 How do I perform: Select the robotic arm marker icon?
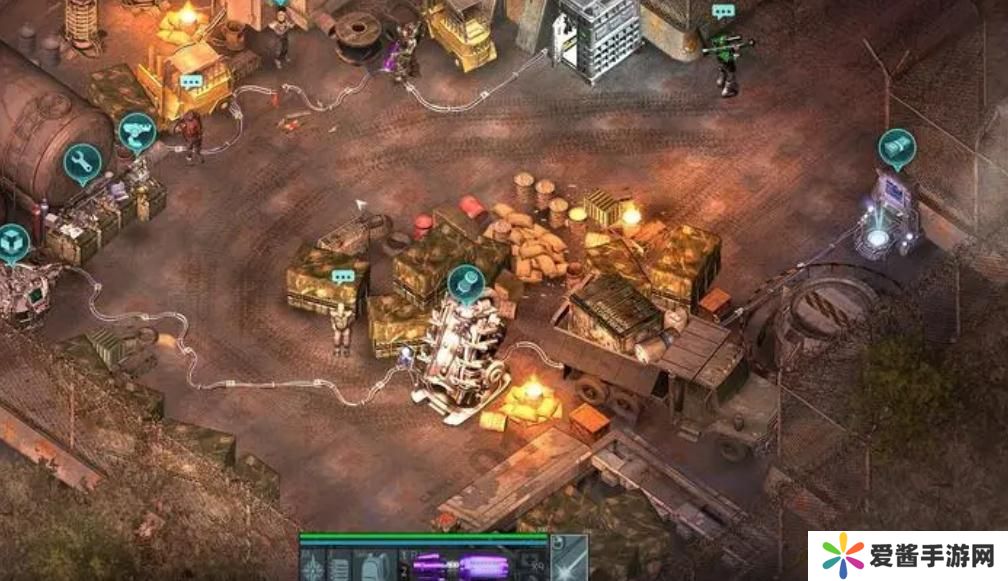(x=136, y=130)
